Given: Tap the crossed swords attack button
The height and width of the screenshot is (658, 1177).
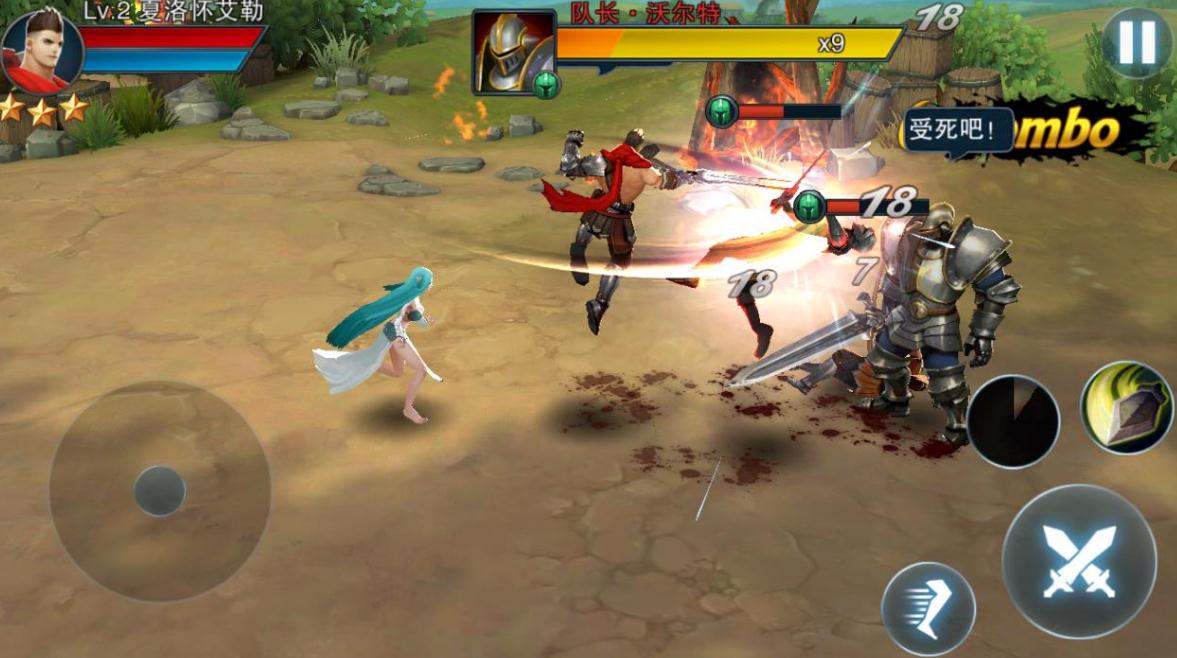Looking at the screenshot, I should coord(1079,561).
